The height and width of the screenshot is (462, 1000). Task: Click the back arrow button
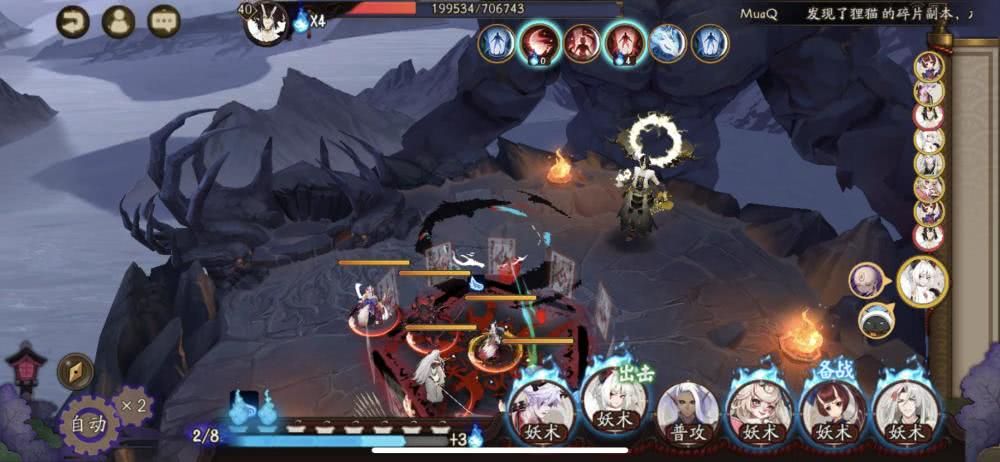point(72,21)
